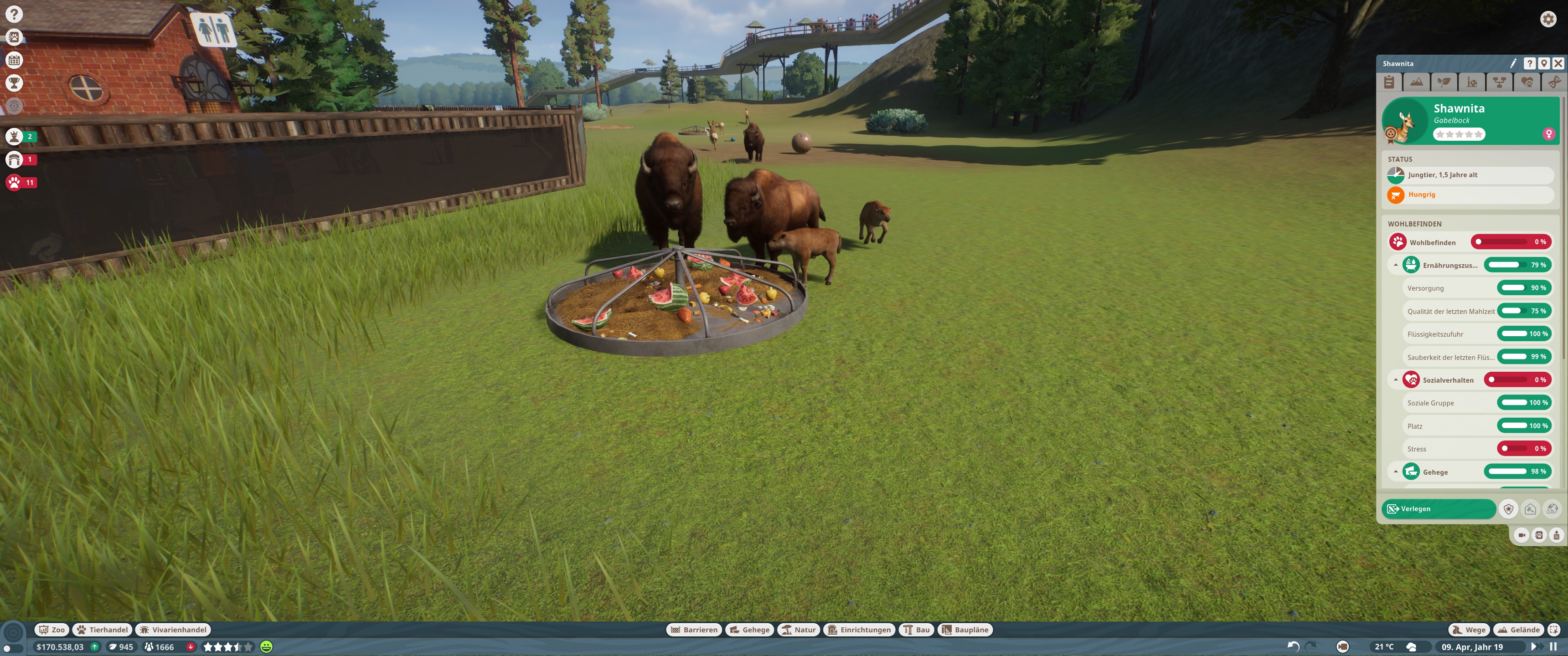This screenshot has width=1568, height=656.
Task: Collapse the Ernährungszustand section
Action: pyautogui.click(x=1396, y=265)
